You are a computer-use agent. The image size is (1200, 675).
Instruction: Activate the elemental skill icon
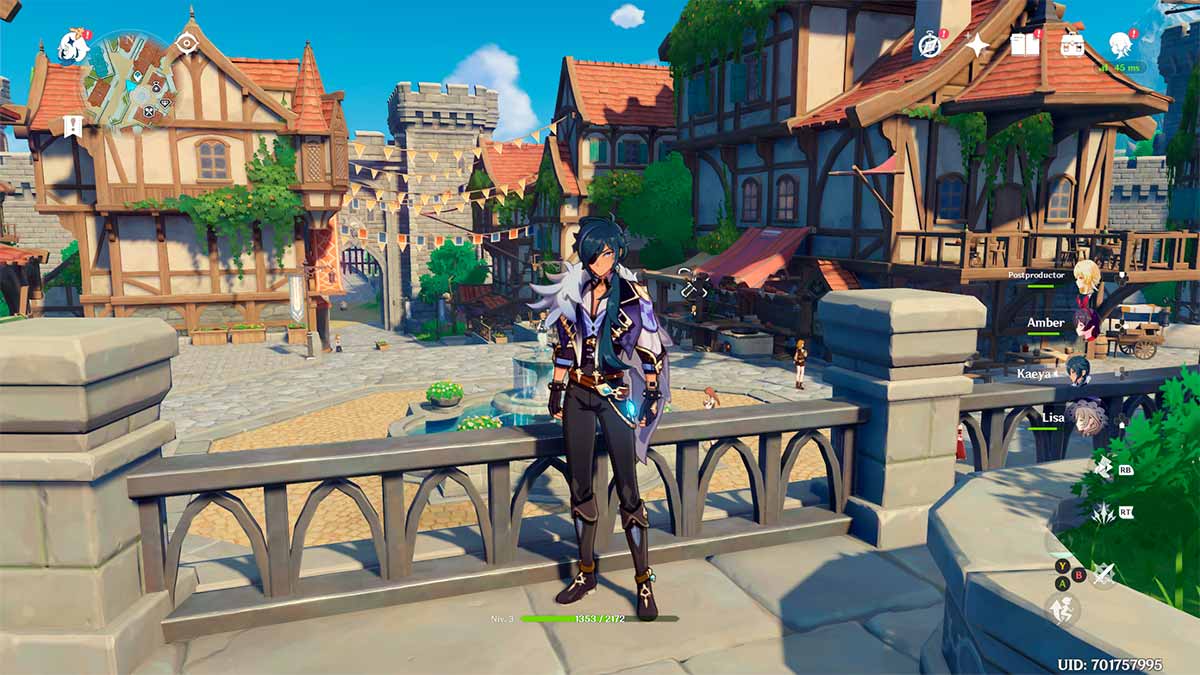[1103, 467]
